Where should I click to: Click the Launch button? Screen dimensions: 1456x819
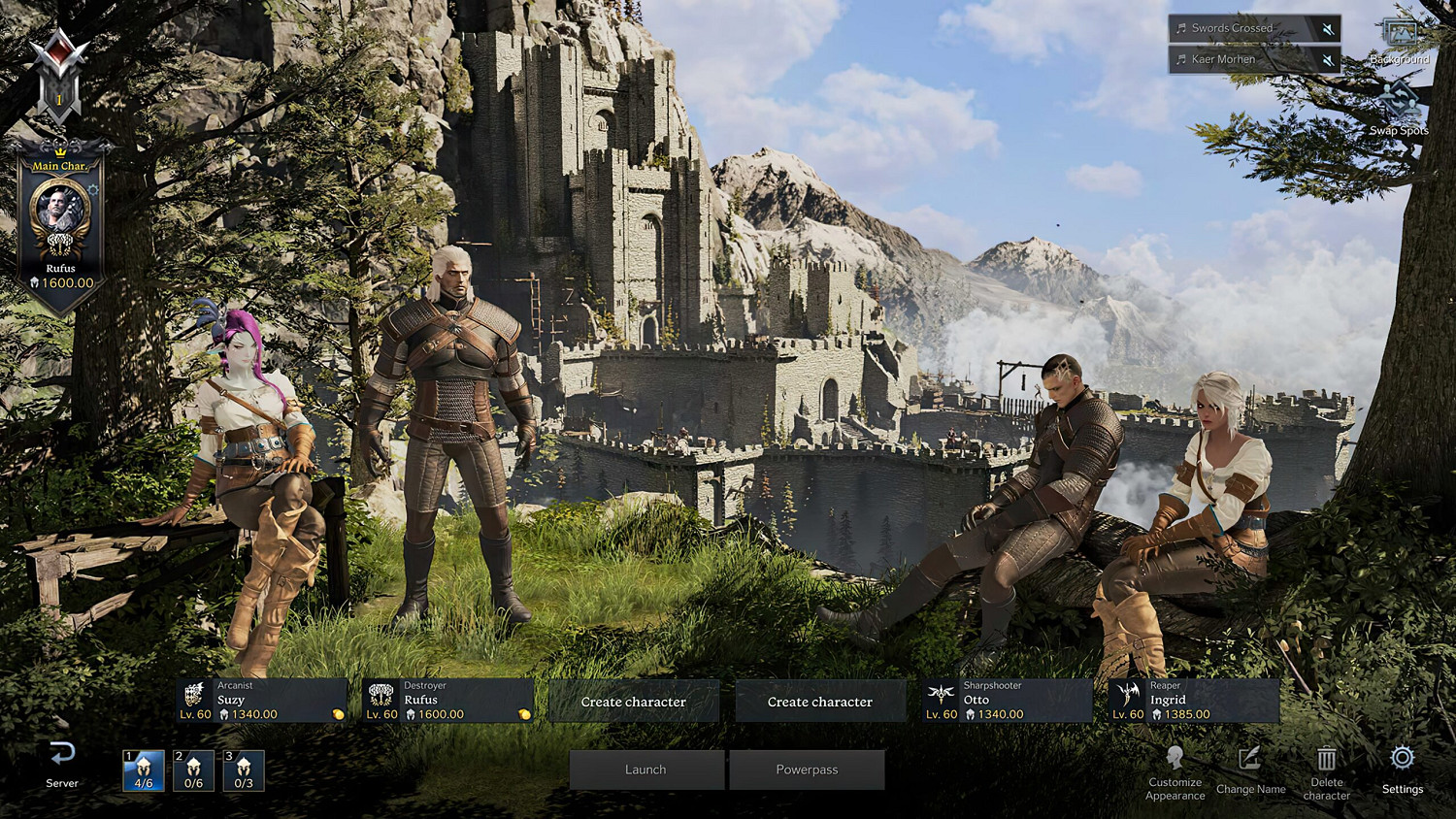click(646, 770)
